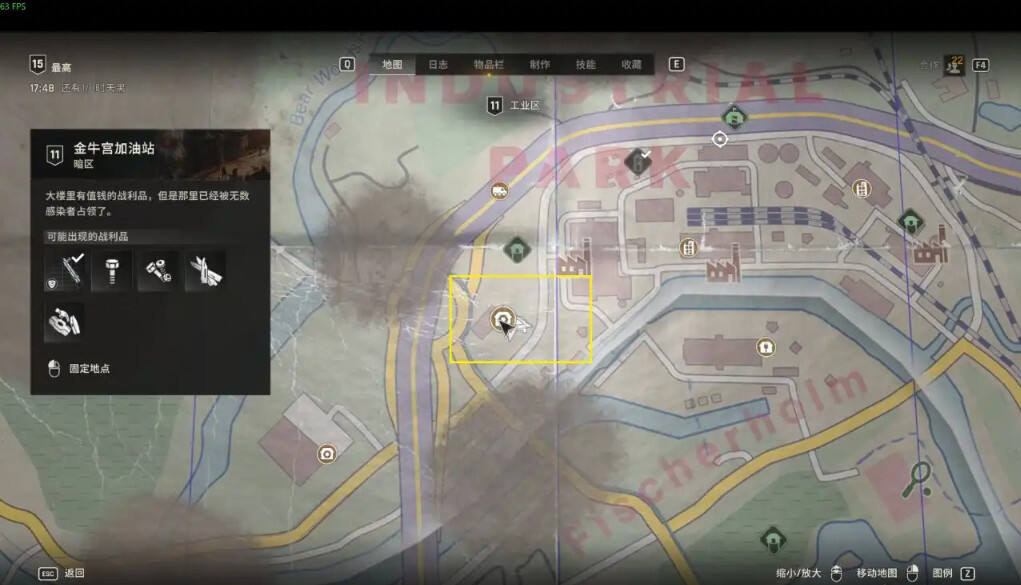
Task: Select the nuts and bolts scrap loot icon
Action: point(158,271)
